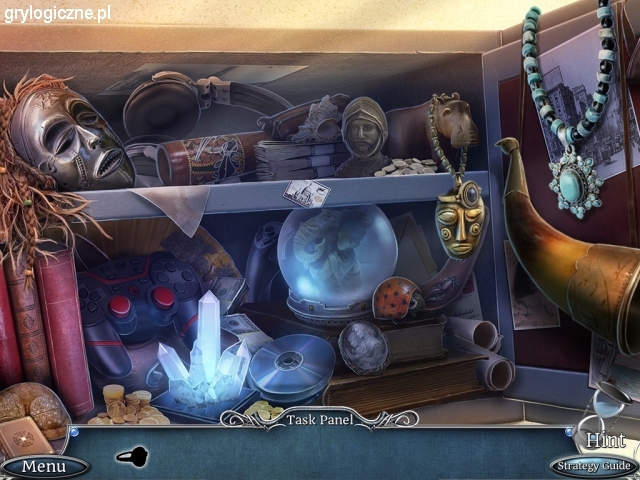
Task: Open the Menu button
Action: [44, 466]
